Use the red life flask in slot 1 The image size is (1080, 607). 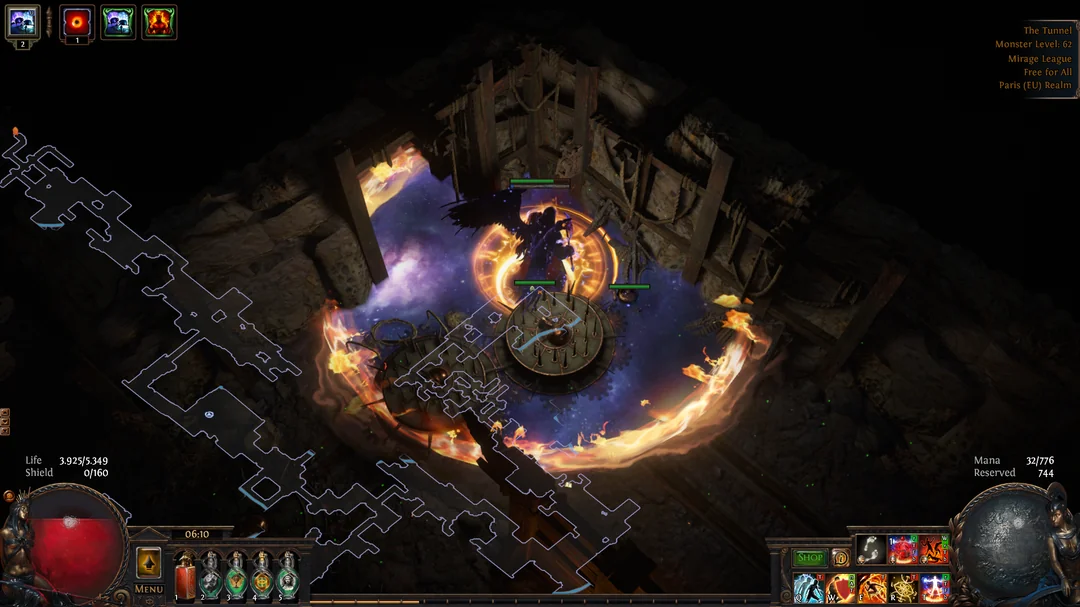pyautogui.click(x=185, y=577)
